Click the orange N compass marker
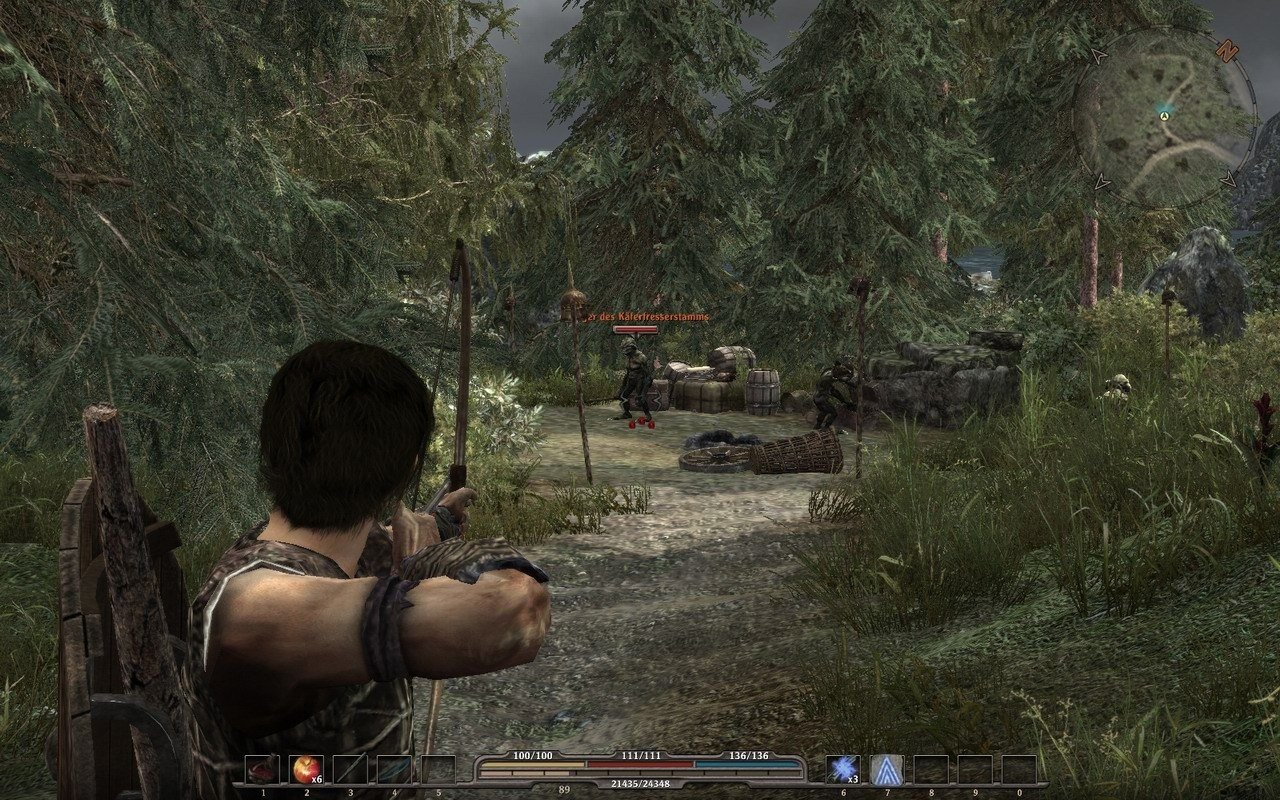The height and width of the screenshot is (800, 1280). tap(1226, 48)
